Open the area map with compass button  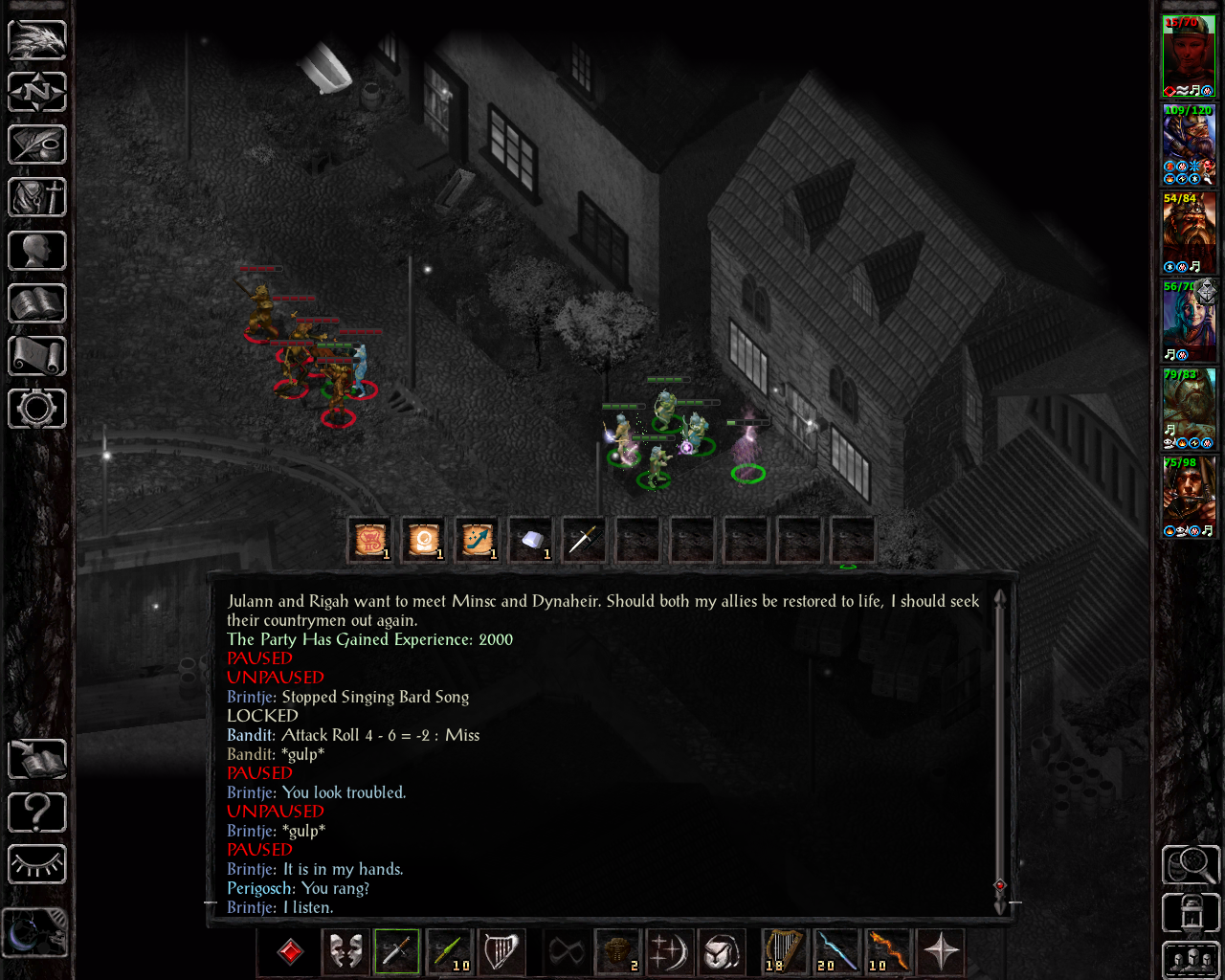coord(37,93)
